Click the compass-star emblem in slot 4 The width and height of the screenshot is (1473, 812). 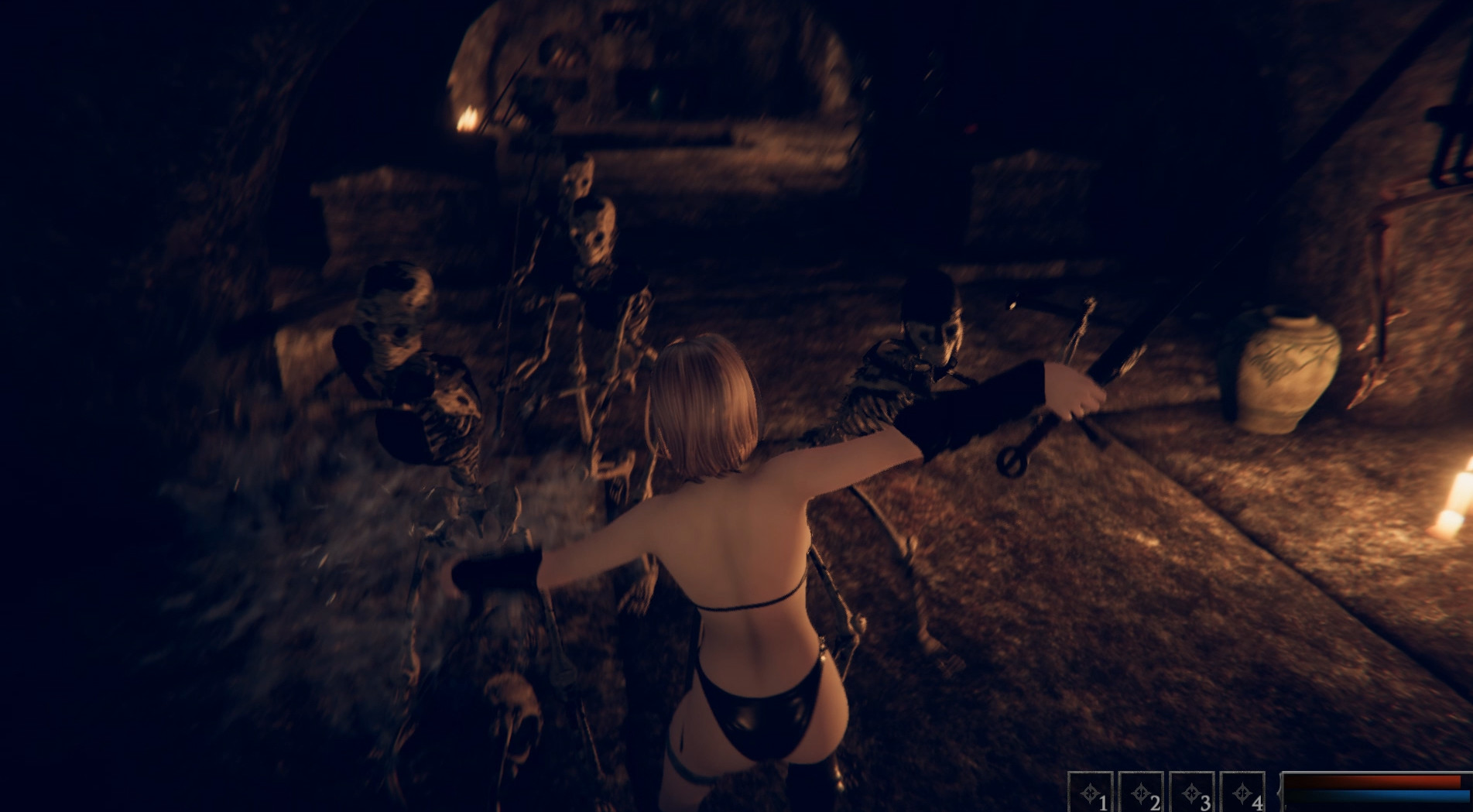[1242, 793]
